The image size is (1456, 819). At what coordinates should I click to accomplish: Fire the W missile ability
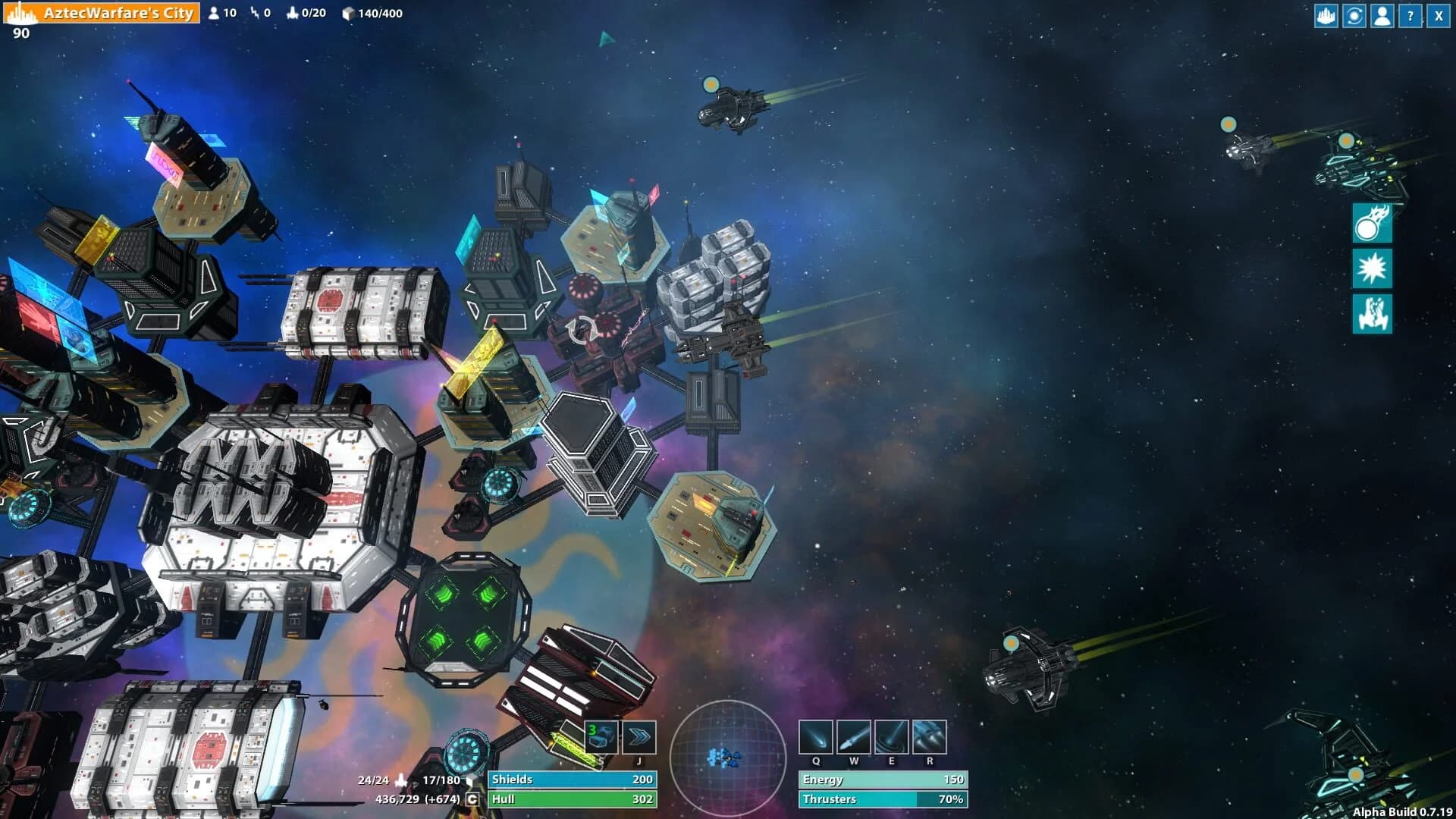click(x=853, y=736)
